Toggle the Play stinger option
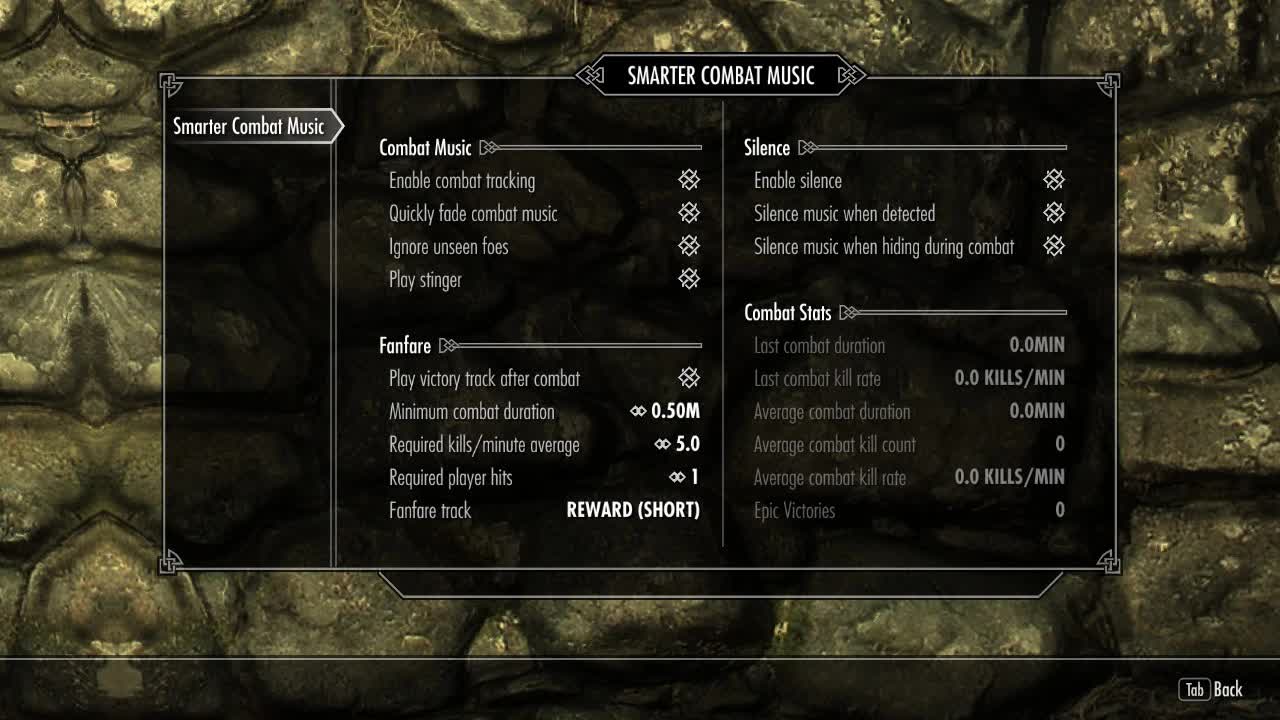1280x720 pixels. click(x=689, y=279)
